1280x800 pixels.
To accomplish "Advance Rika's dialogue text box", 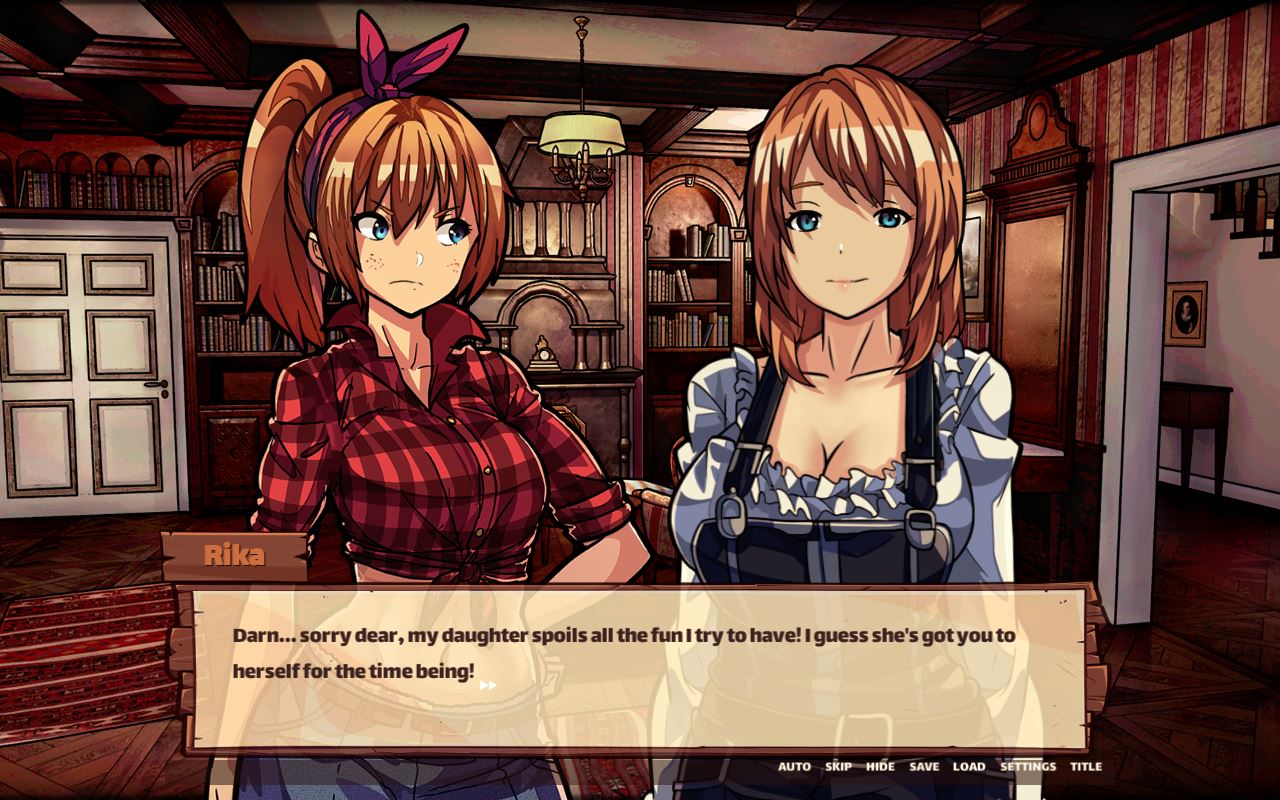I will coord(638,668).
